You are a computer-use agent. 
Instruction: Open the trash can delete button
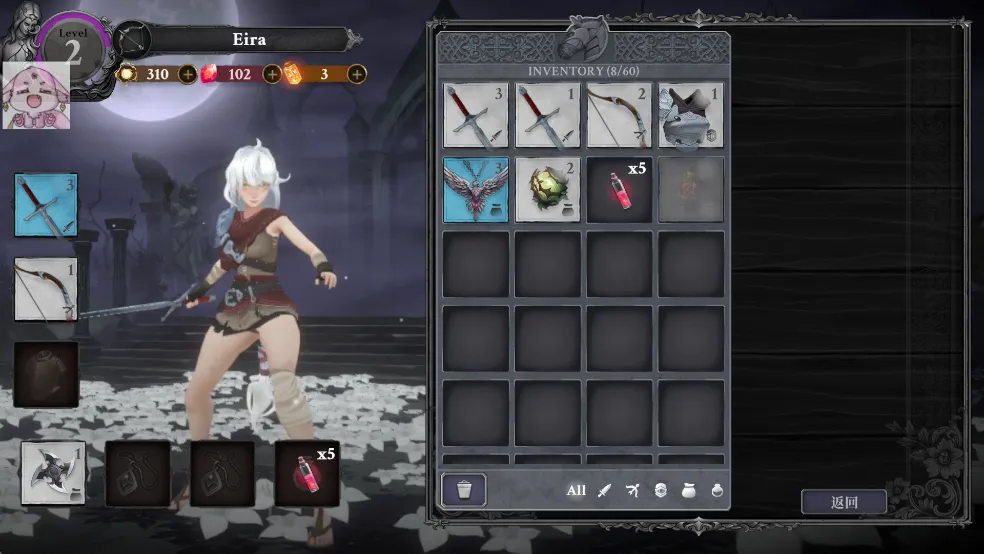click(464, 490)
